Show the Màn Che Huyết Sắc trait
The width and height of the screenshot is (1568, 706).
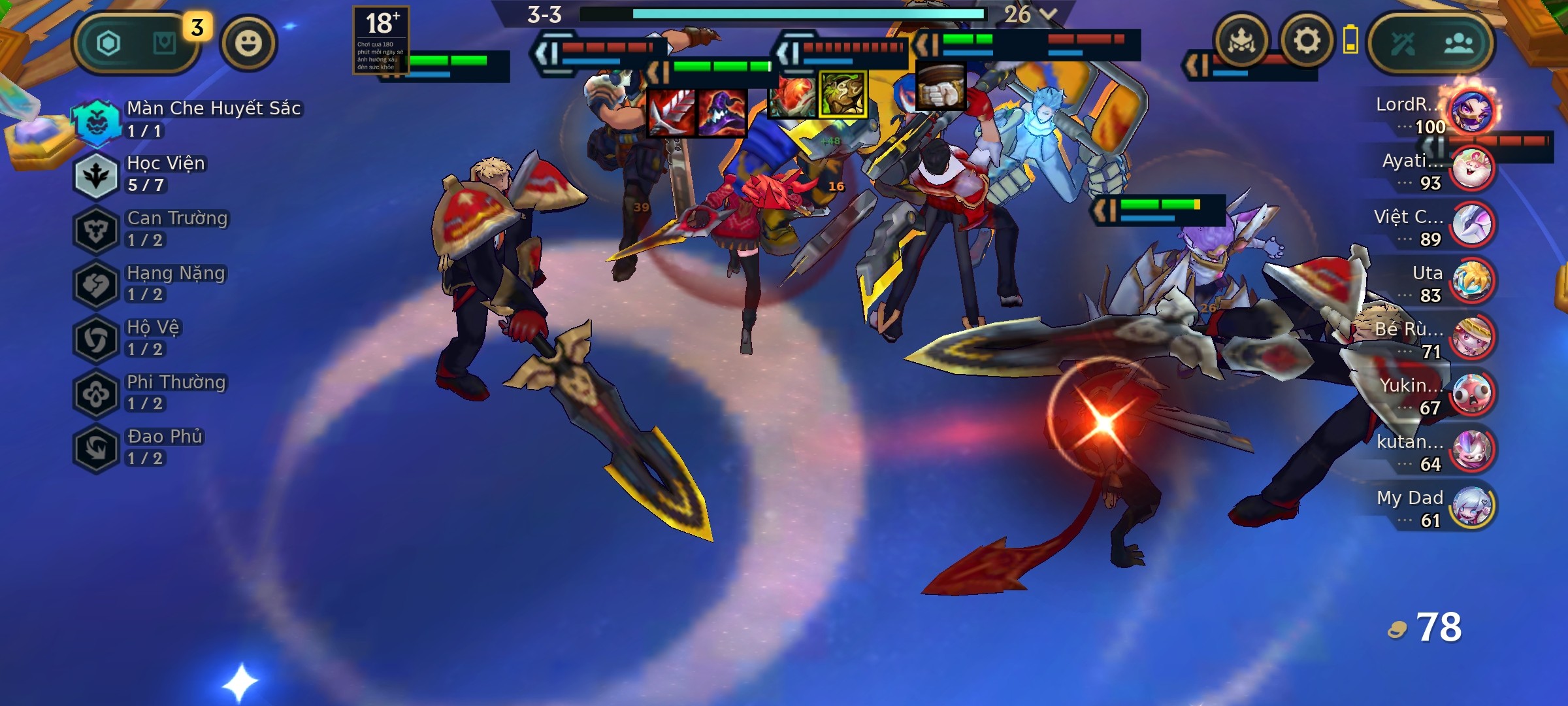[x=97, y=120]
